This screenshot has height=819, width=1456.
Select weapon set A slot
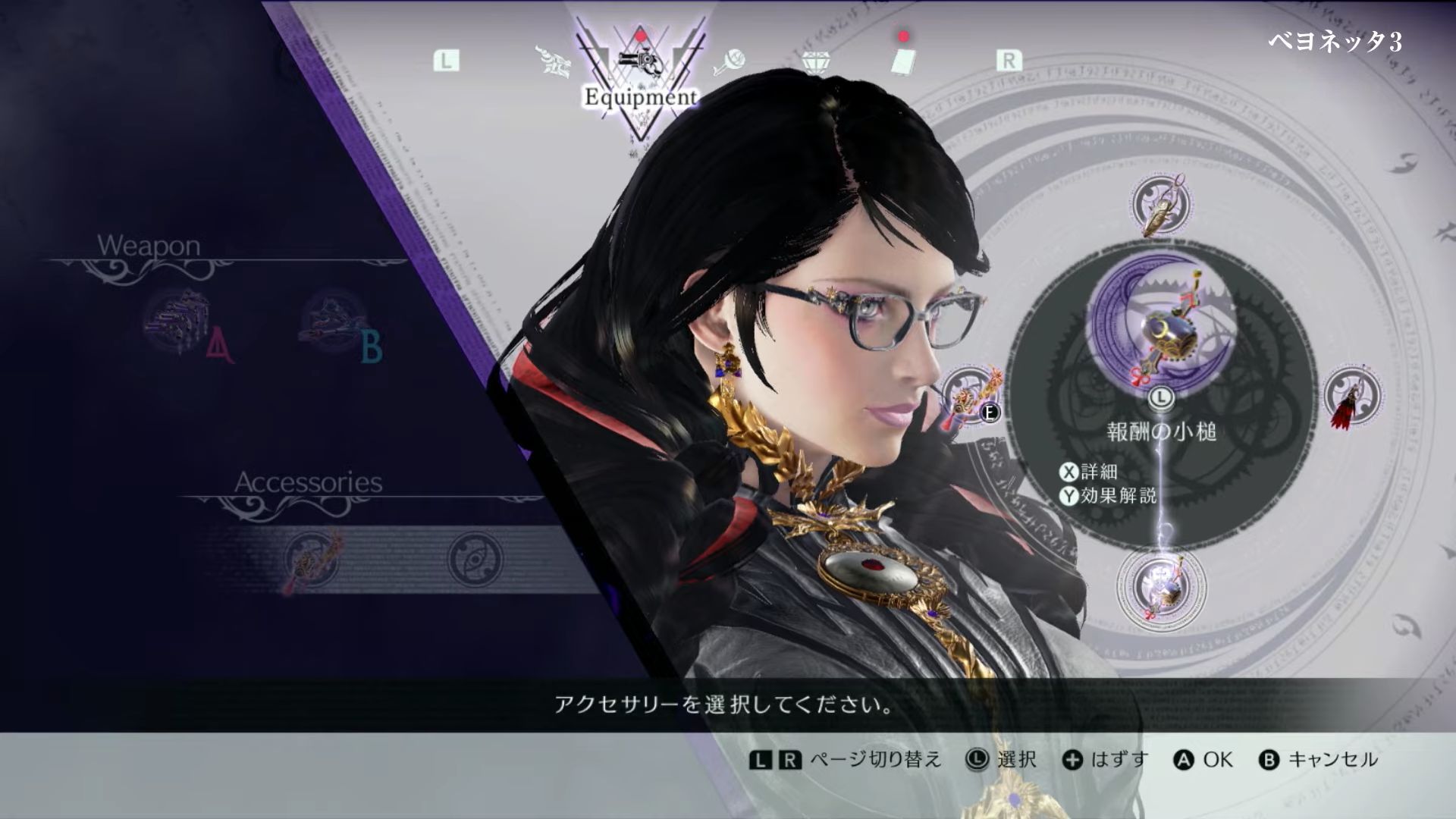click(x=180, y=322)
